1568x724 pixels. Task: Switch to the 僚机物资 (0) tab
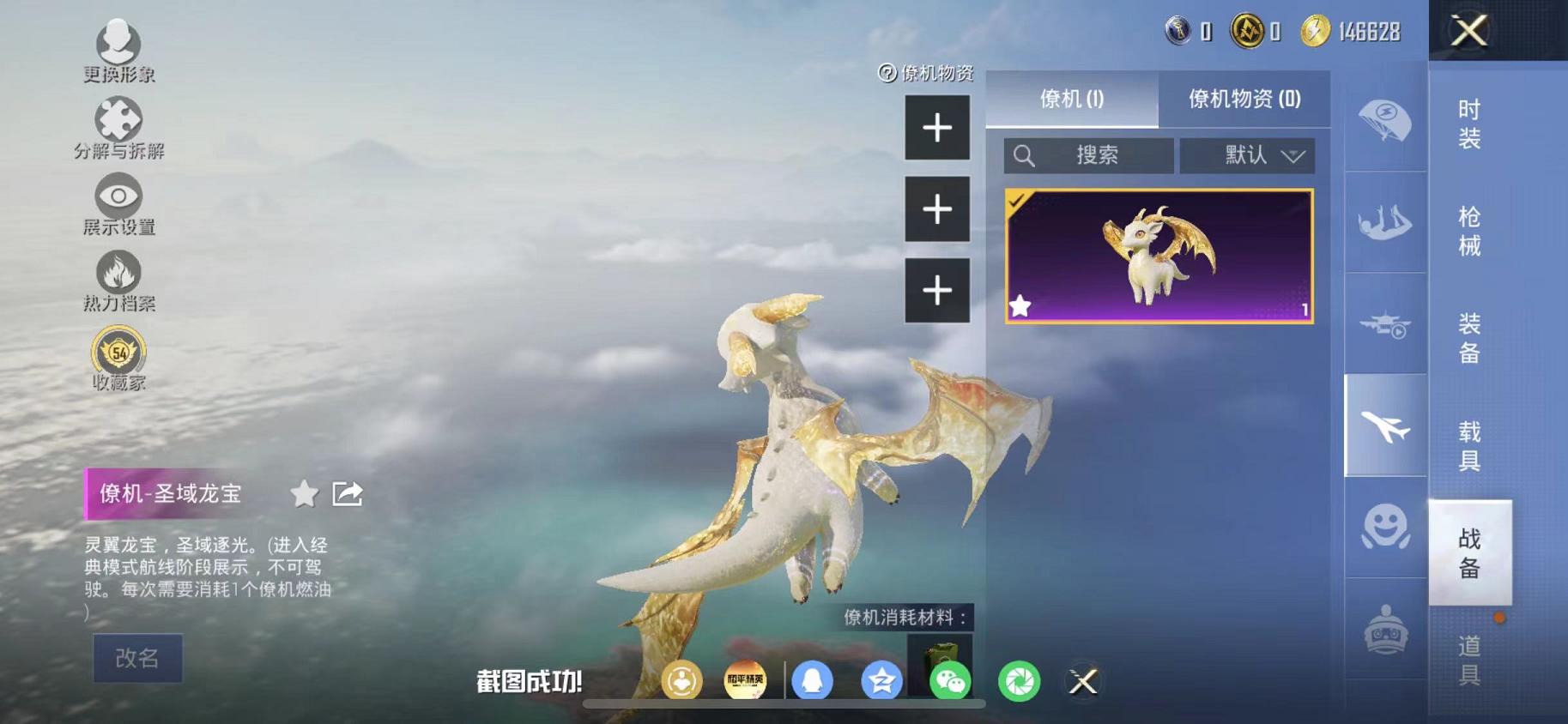pos(1244,99)
